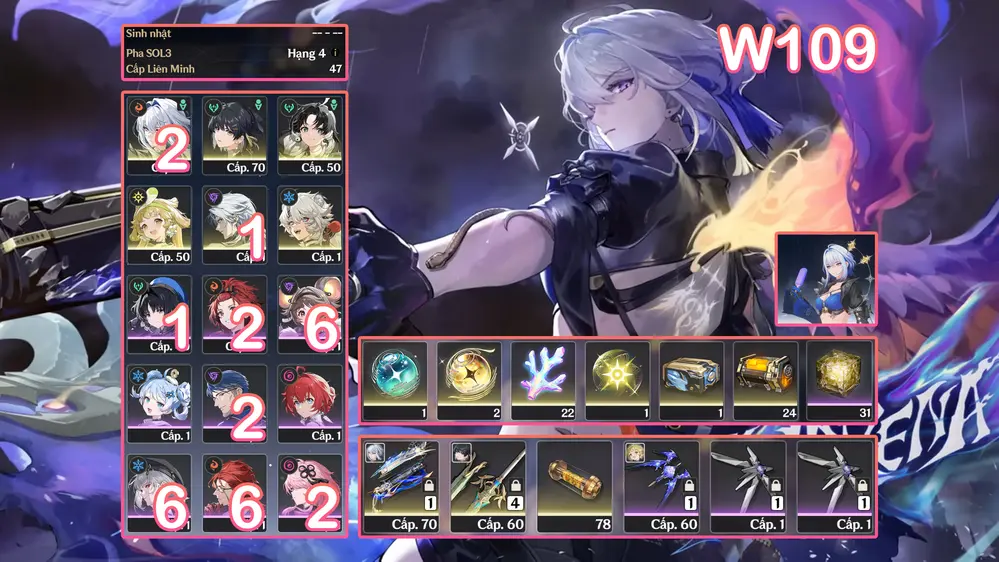Image resolution: width=999 pixels, height=562 pixels.
Task: Select the blue-haired chibi character tile
Action: tap(160, 402)
